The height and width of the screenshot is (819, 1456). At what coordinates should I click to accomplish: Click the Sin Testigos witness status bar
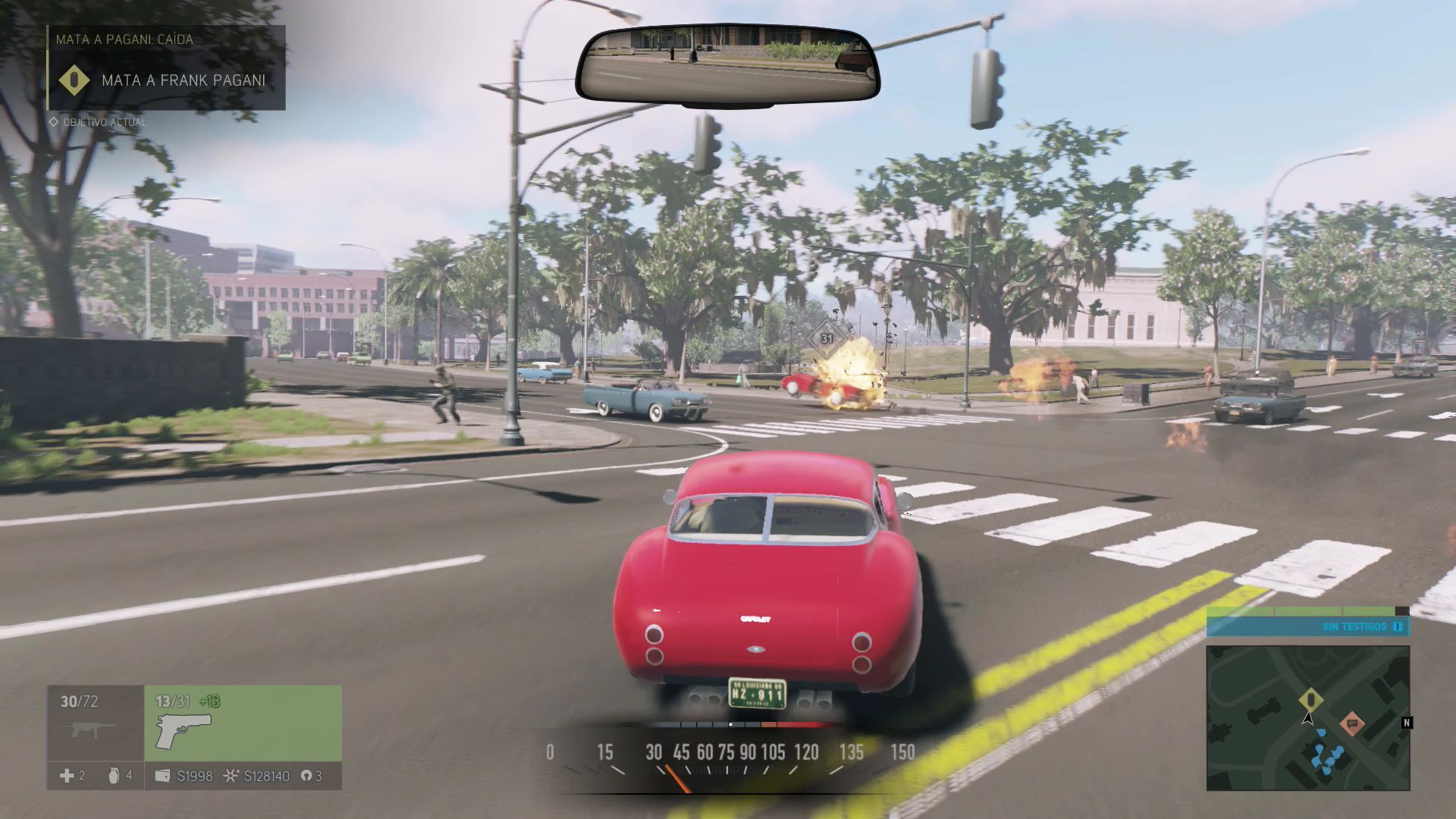(1307, 626)
